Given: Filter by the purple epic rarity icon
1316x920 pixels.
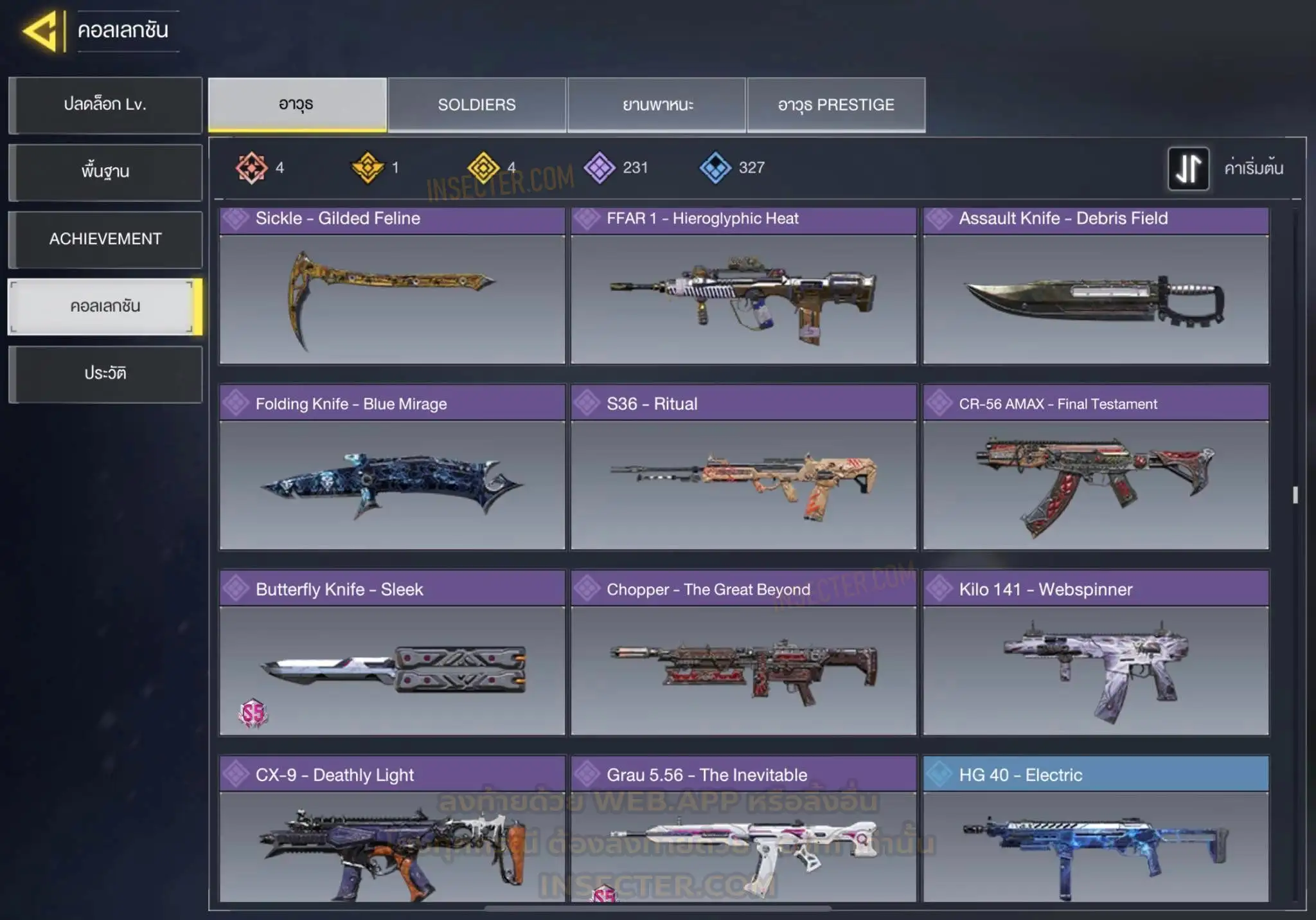Looking at the screenshot, I should click(600, 168).
